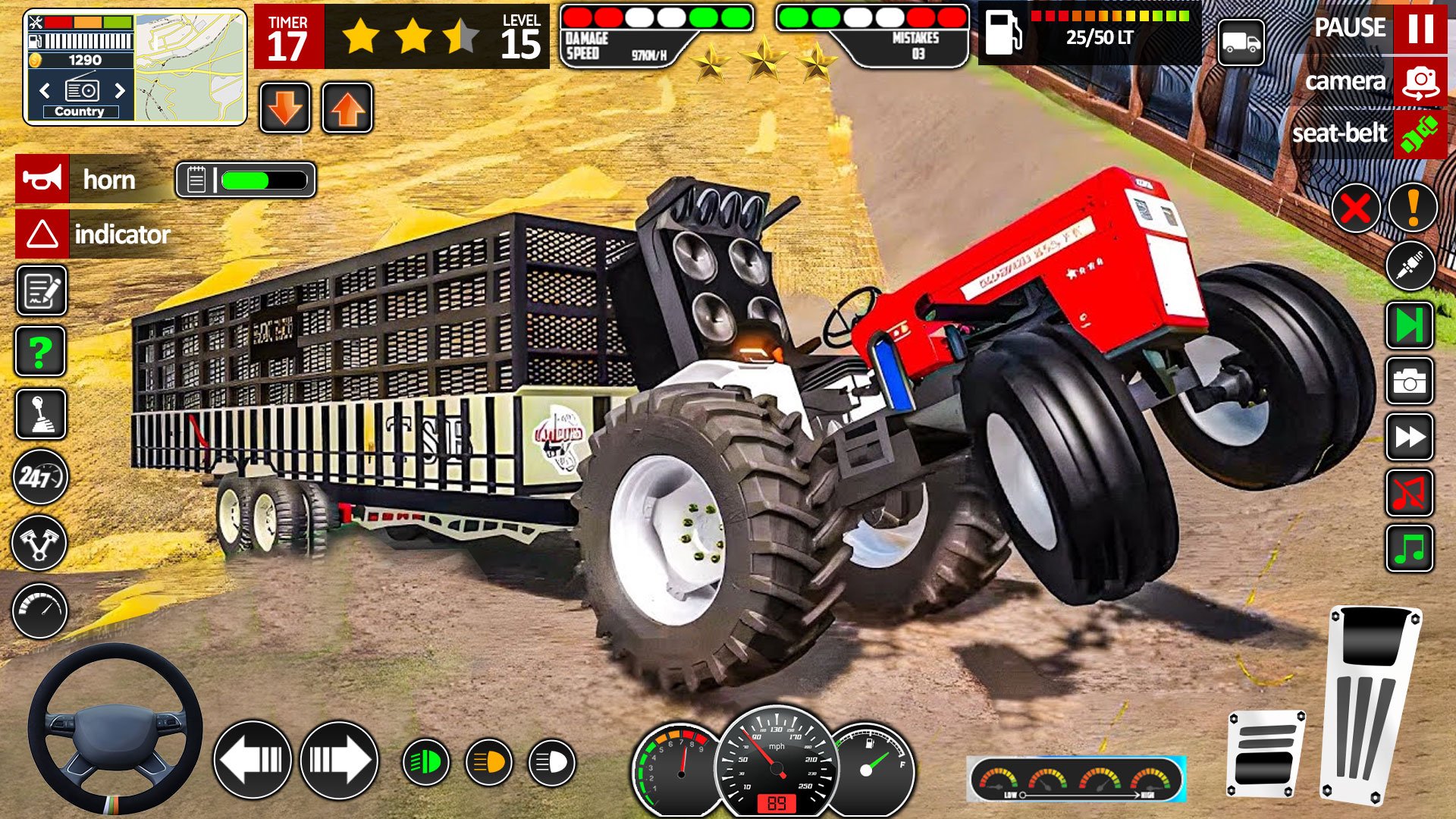The height and width of the screenshot is (819, 1456).
Task: Sound the horn
Action: click(x=42, y=179)
